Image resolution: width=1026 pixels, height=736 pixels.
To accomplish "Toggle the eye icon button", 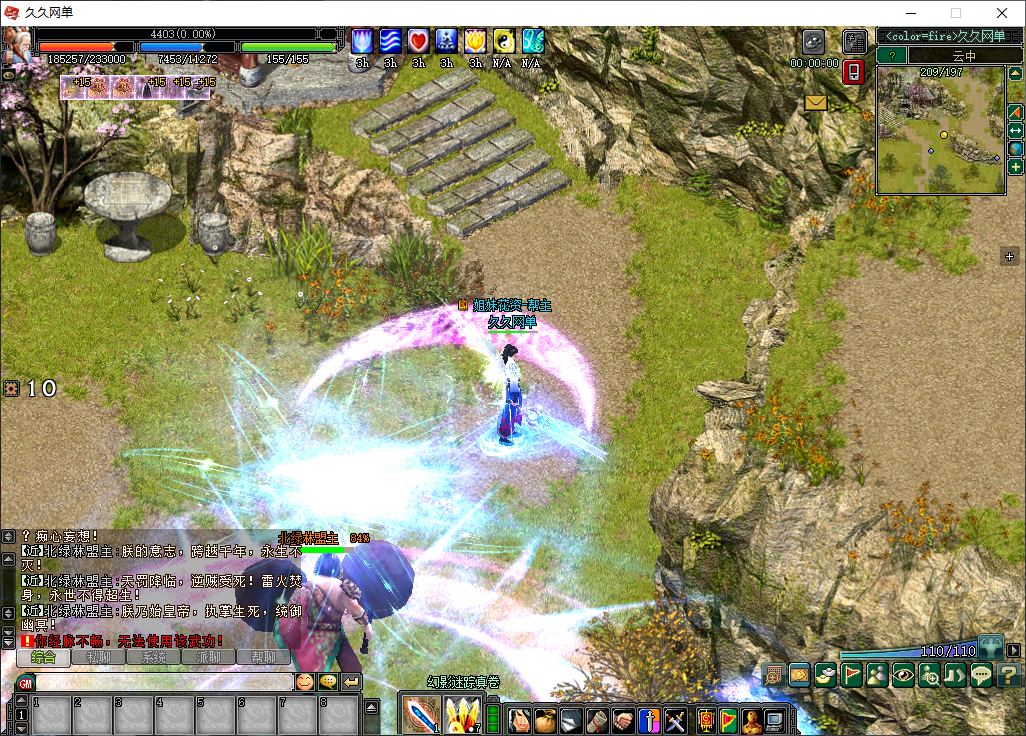I will (903, 675).
